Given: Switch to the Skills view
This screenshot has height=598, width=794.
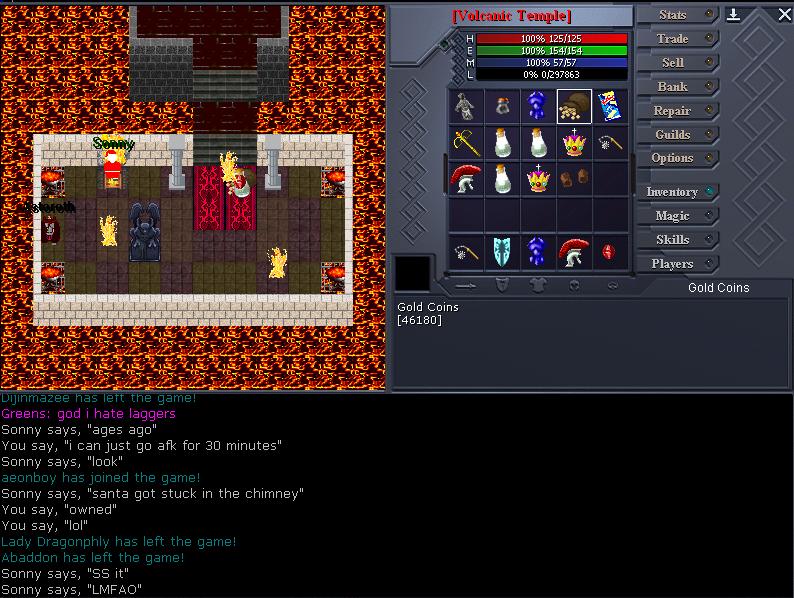Looking at the screenshot, I should (673, 240).
